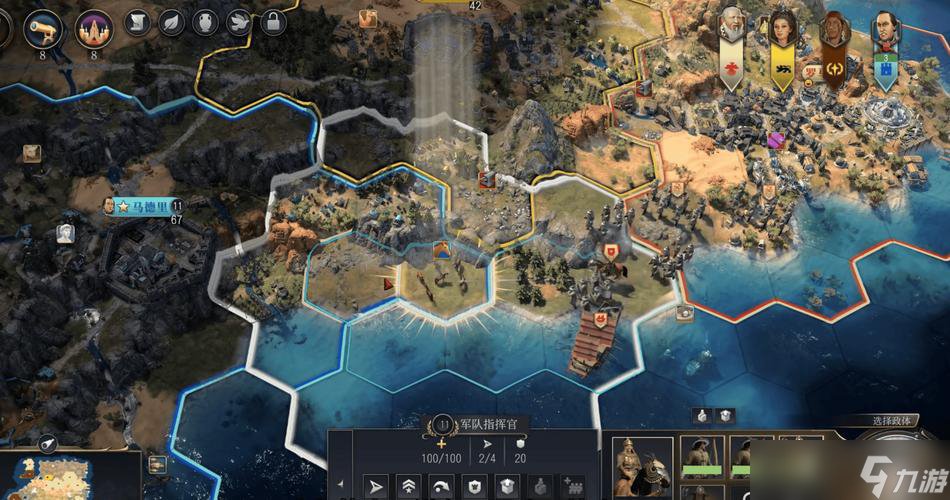Activate the curved arrow army command
This screenshot has height=500, width=950.
click(x=441, y=486)
